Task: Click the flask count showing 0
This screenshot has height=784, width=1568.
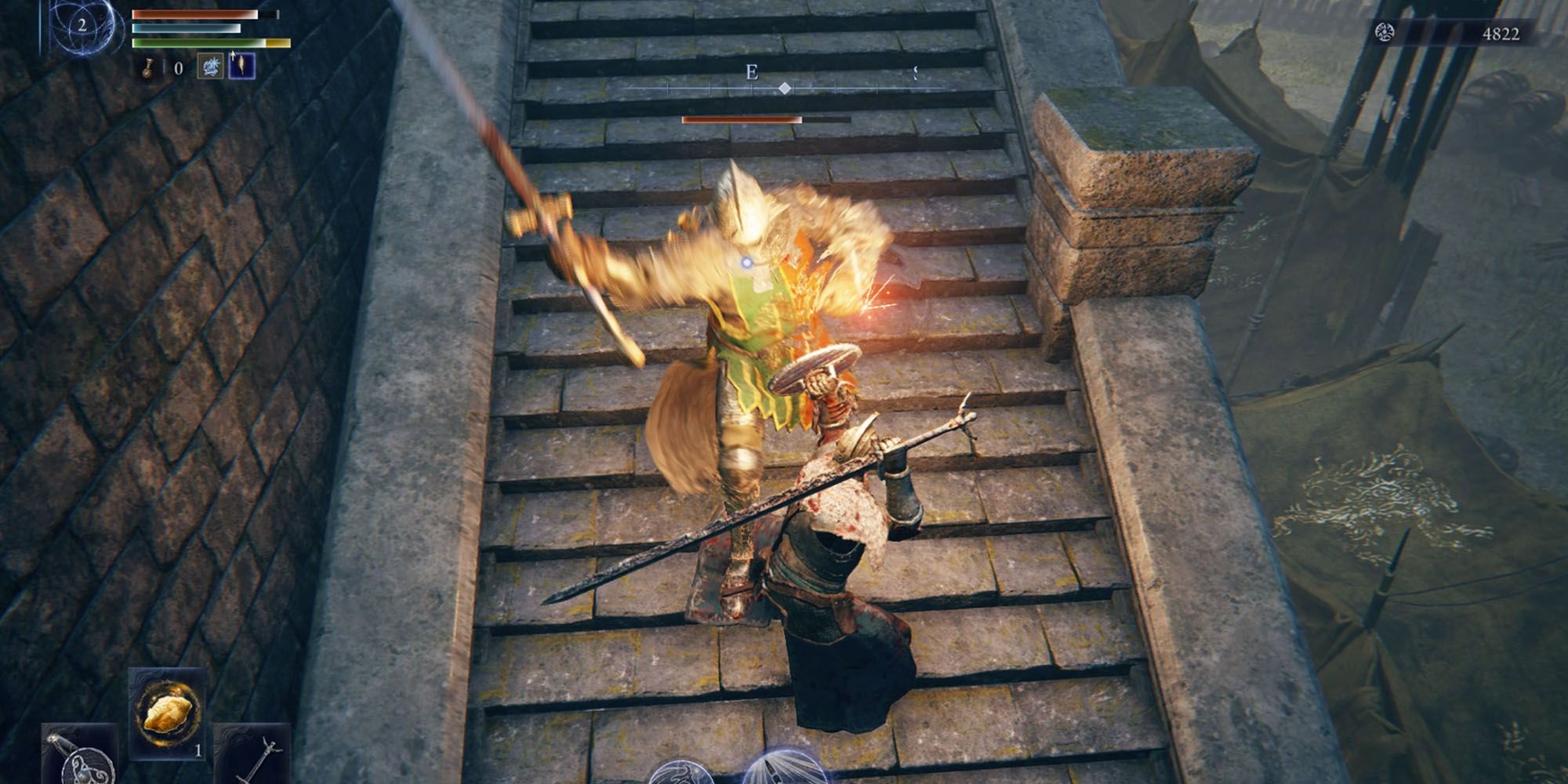Action: 179,70
